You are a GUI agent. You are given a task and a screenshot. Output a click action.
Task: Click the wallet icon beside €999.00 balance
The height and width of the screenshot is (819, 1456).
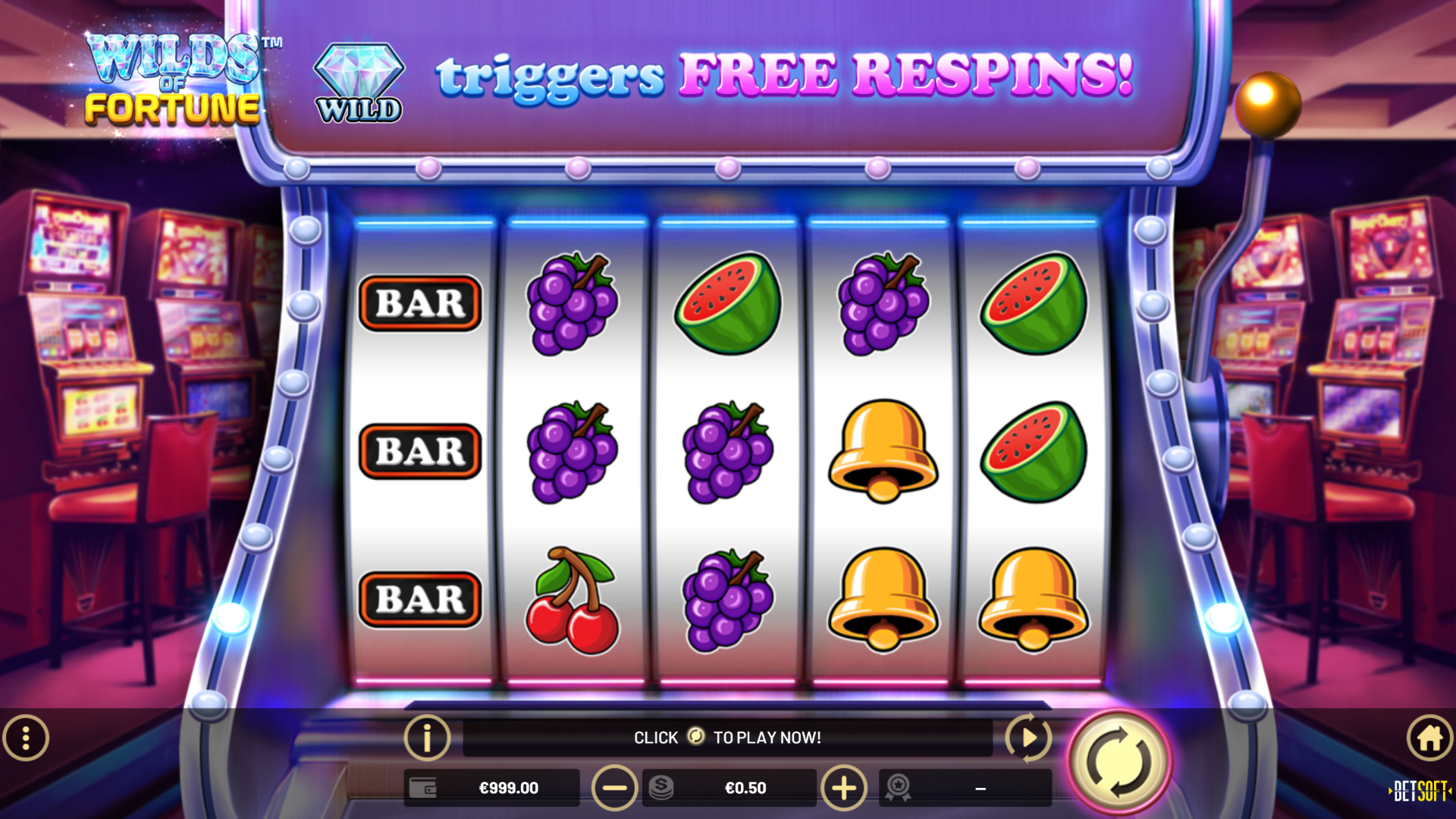tap(422, 787)
